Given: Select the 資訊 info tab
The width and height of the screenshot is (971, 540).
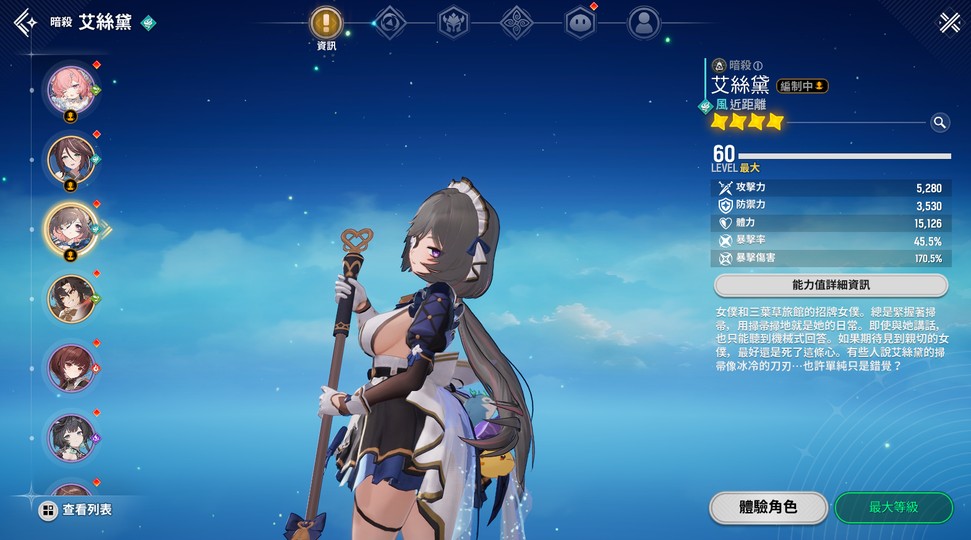Looking at the screenshot, I should pyautogui.click(x=326, y=22).
